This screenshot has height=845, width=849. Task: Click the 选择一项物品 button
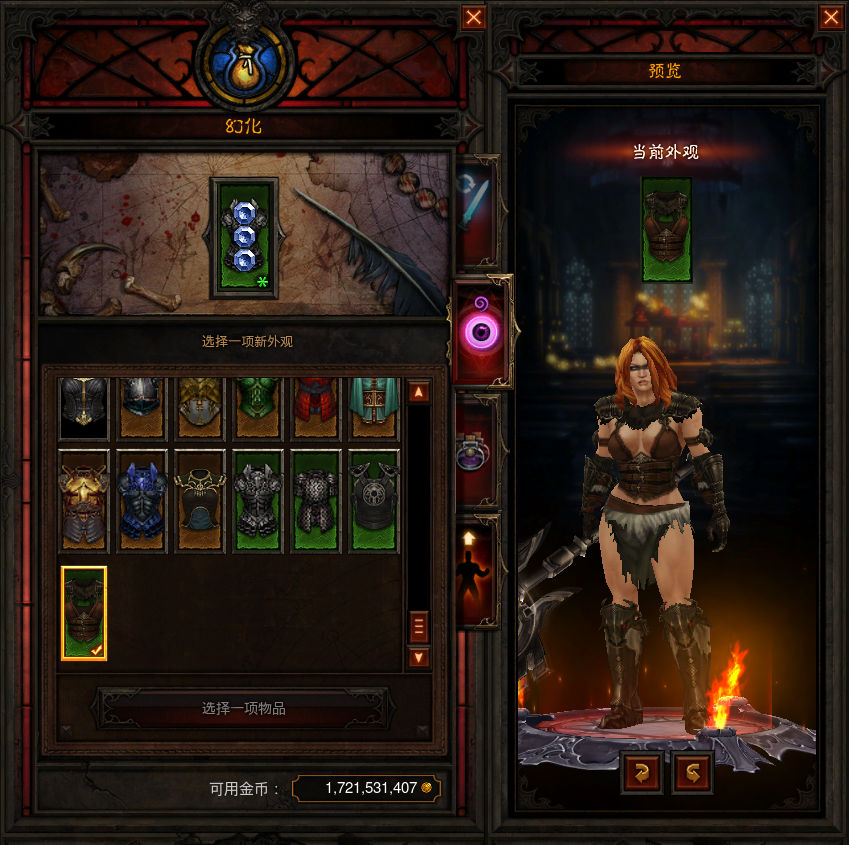(x=243, y=708)
